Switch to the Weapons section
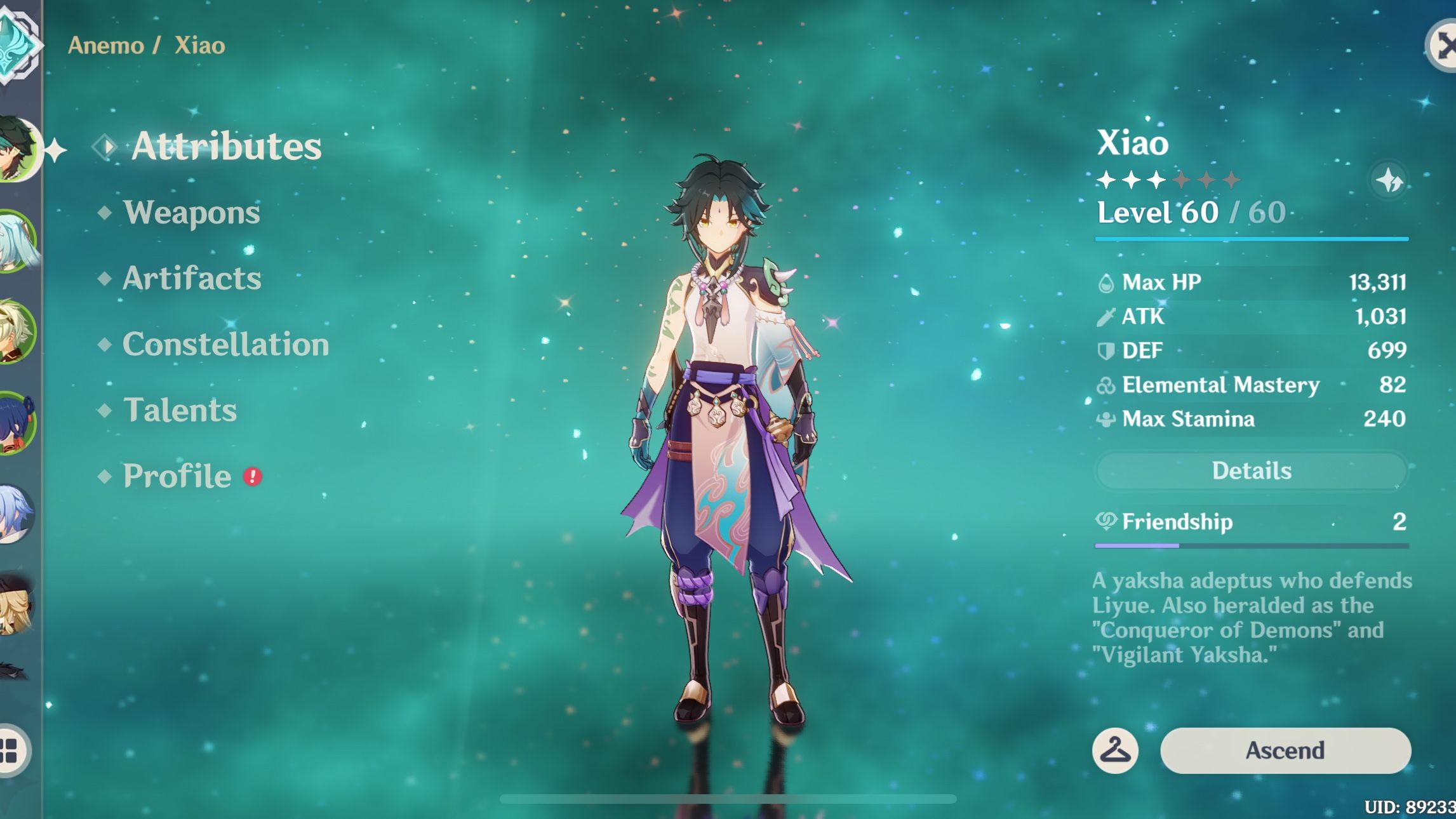 [x=191, y=213]
